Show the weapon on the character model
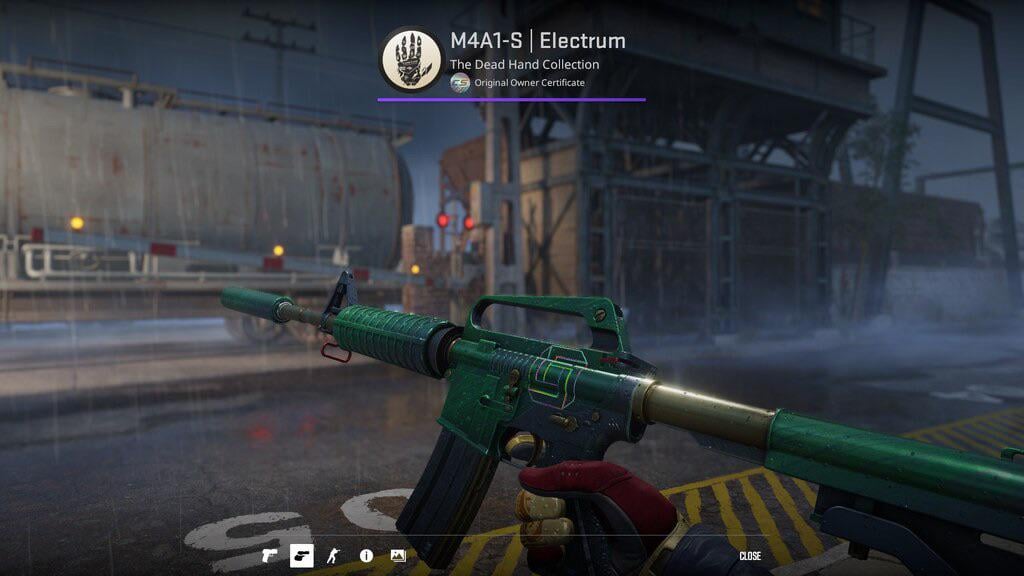The height and width of the screenshot is (576, 1024). click(334, 555)
